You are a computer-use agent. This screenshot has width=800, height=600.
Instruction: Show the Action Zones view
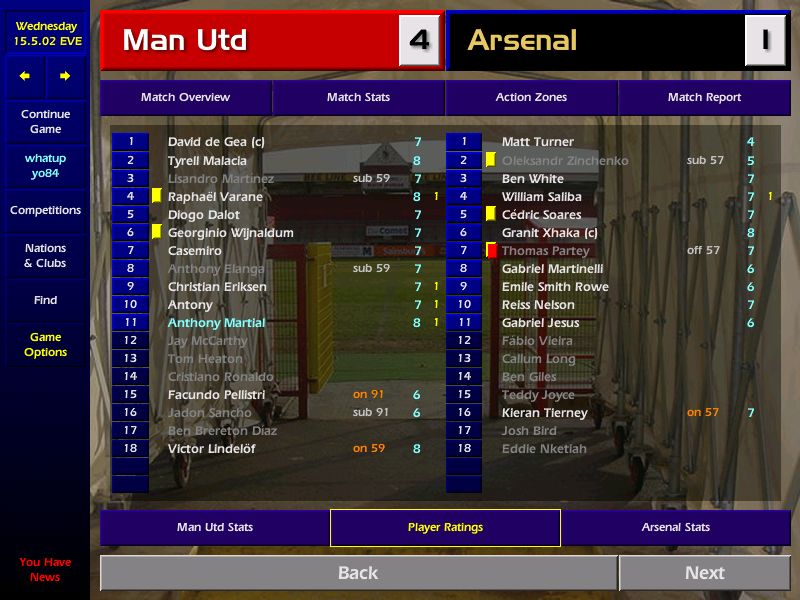[x=531, y=97]
